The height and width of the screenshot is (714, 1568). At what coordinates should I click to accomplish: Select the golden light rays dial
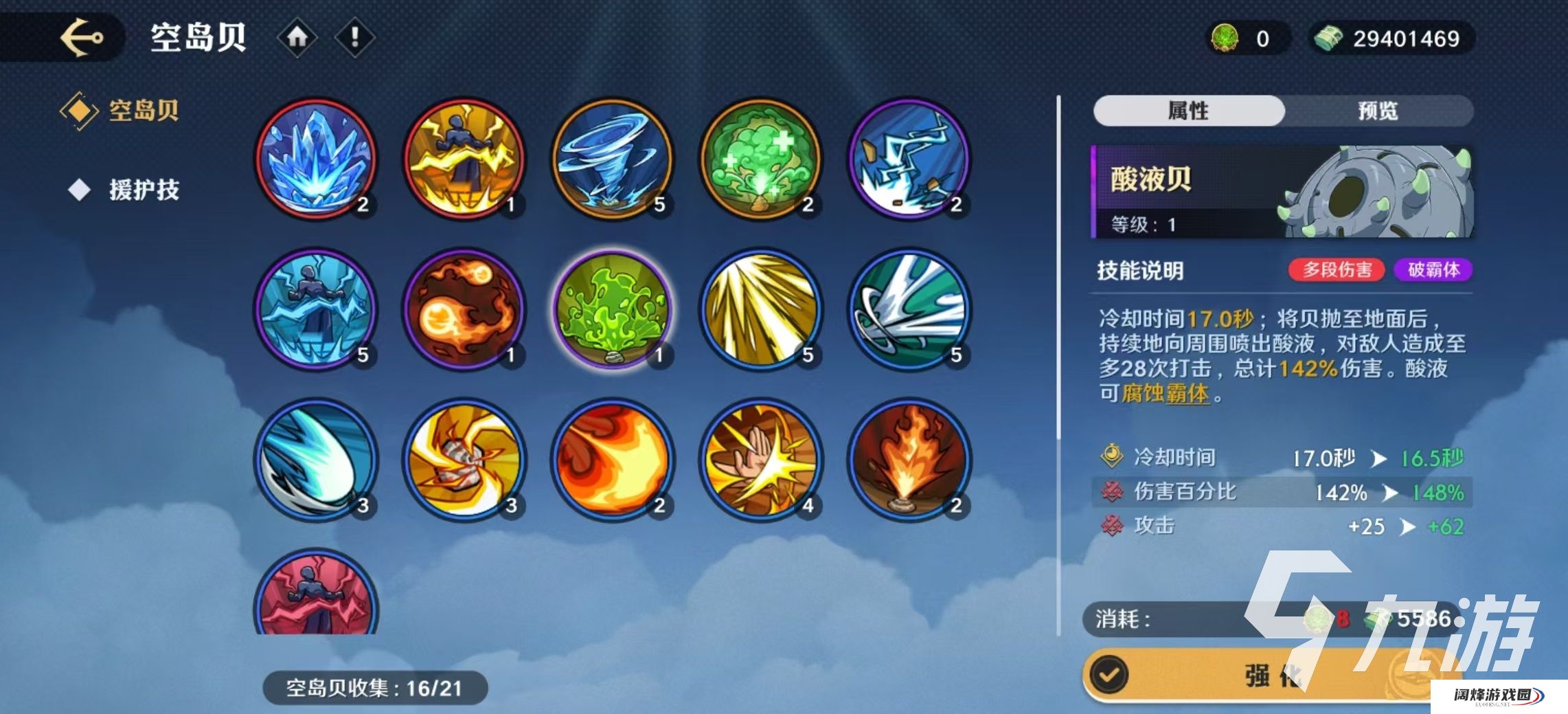coord(760,309)
